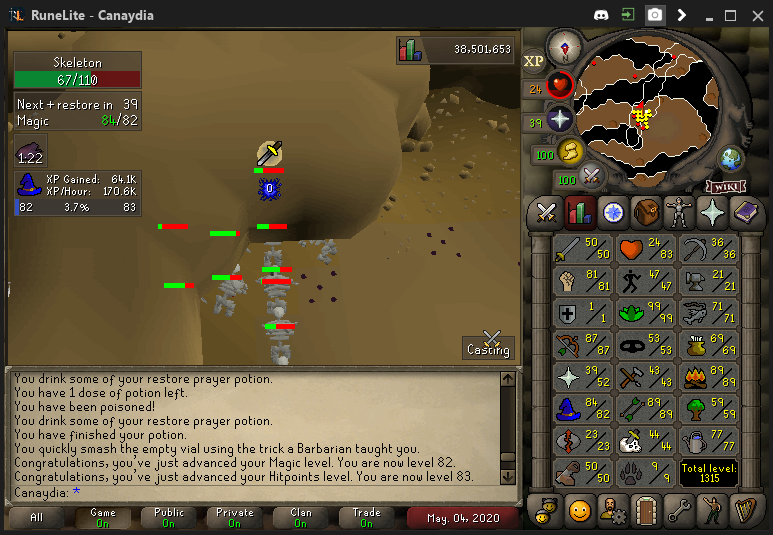Open the Logout door tab
Image resolution: width=773 pixels, height=535 pixels.
pos(646,510)
